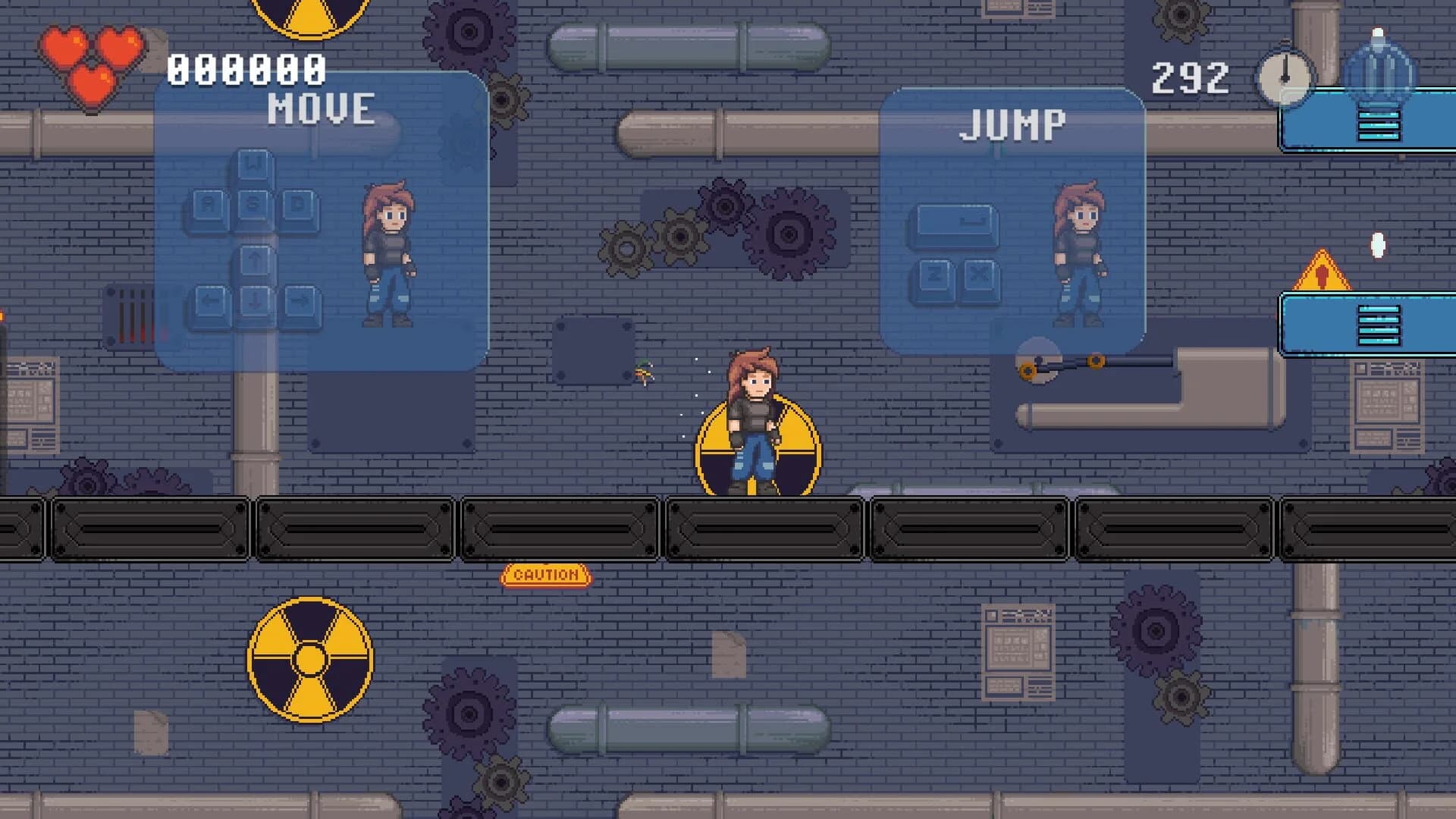
Task: Click the 000000 score counter
Action: 245,70
